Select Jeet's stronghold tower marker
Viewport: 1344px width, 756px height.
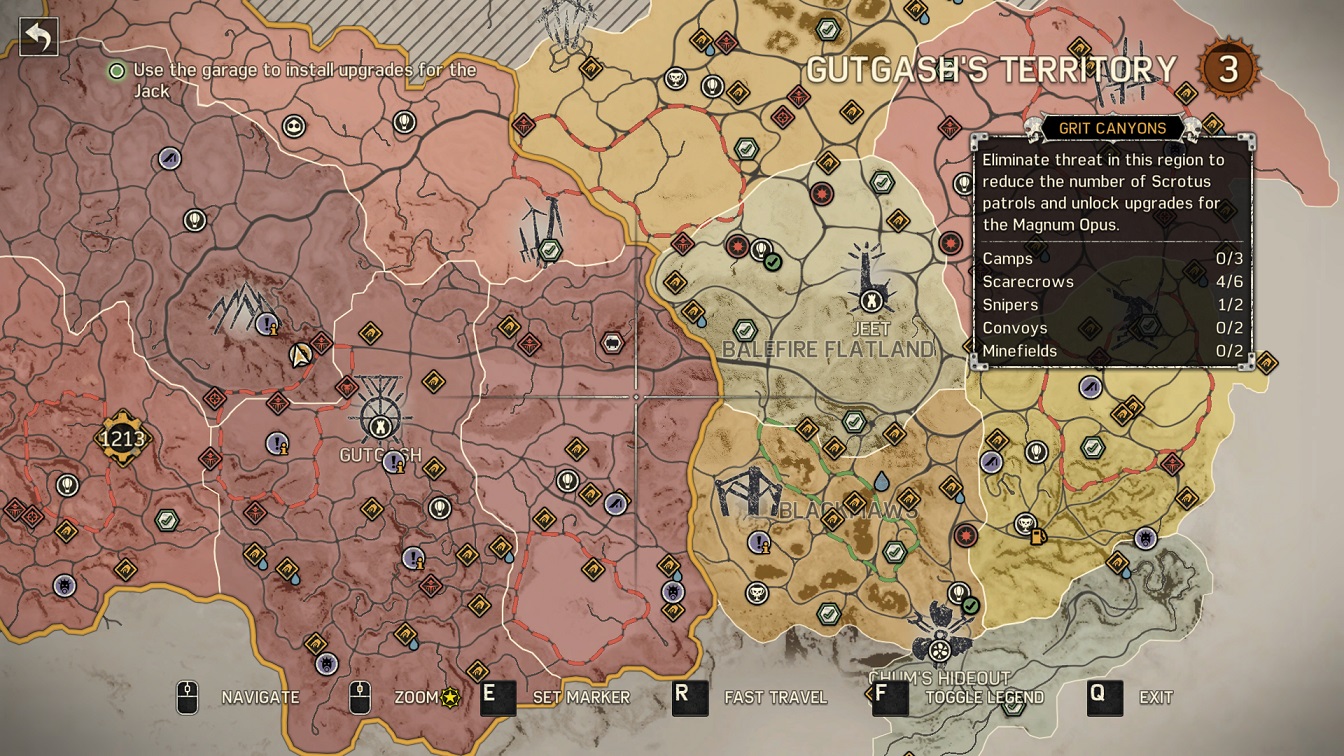point(871,299)
